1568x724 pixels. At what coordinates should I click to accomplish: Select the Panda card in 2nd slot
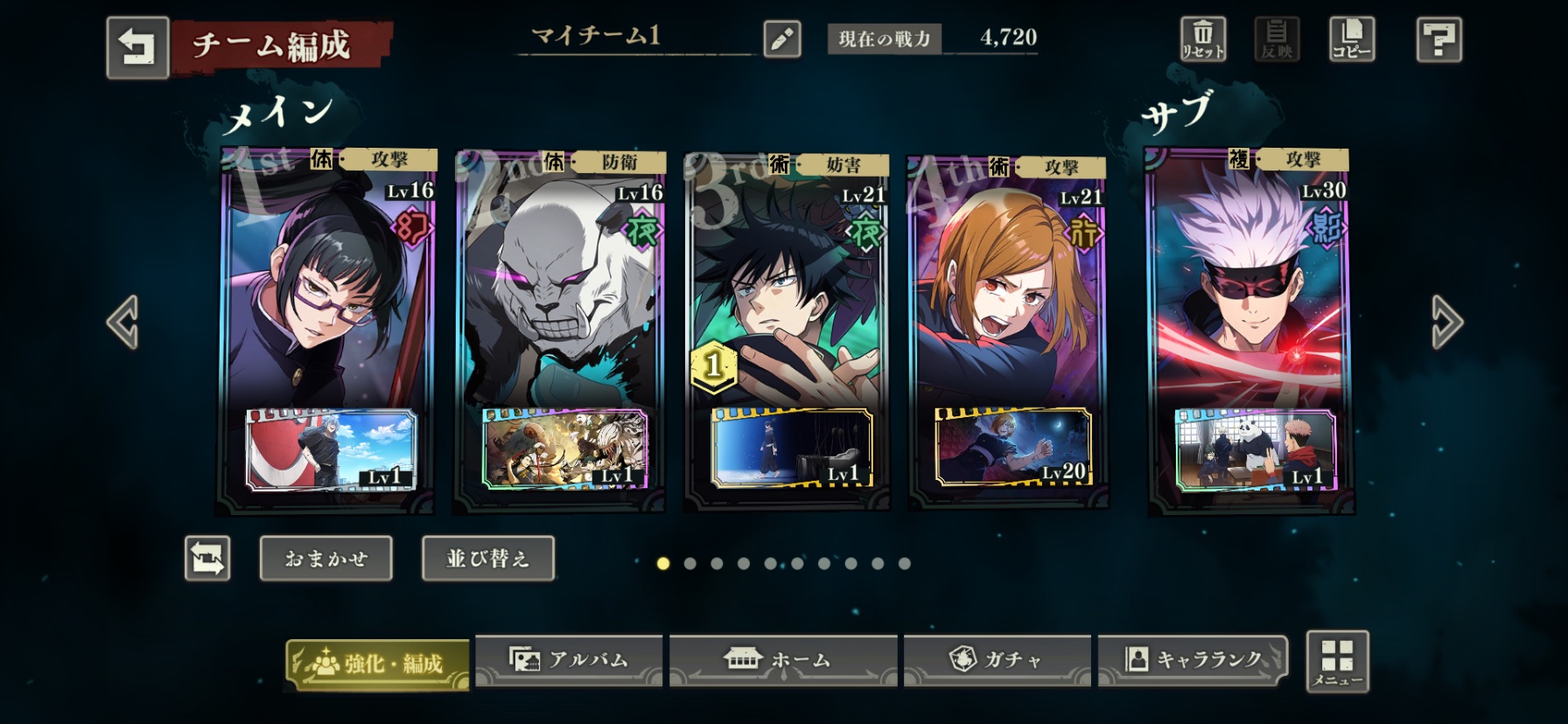tap(560, 289)
